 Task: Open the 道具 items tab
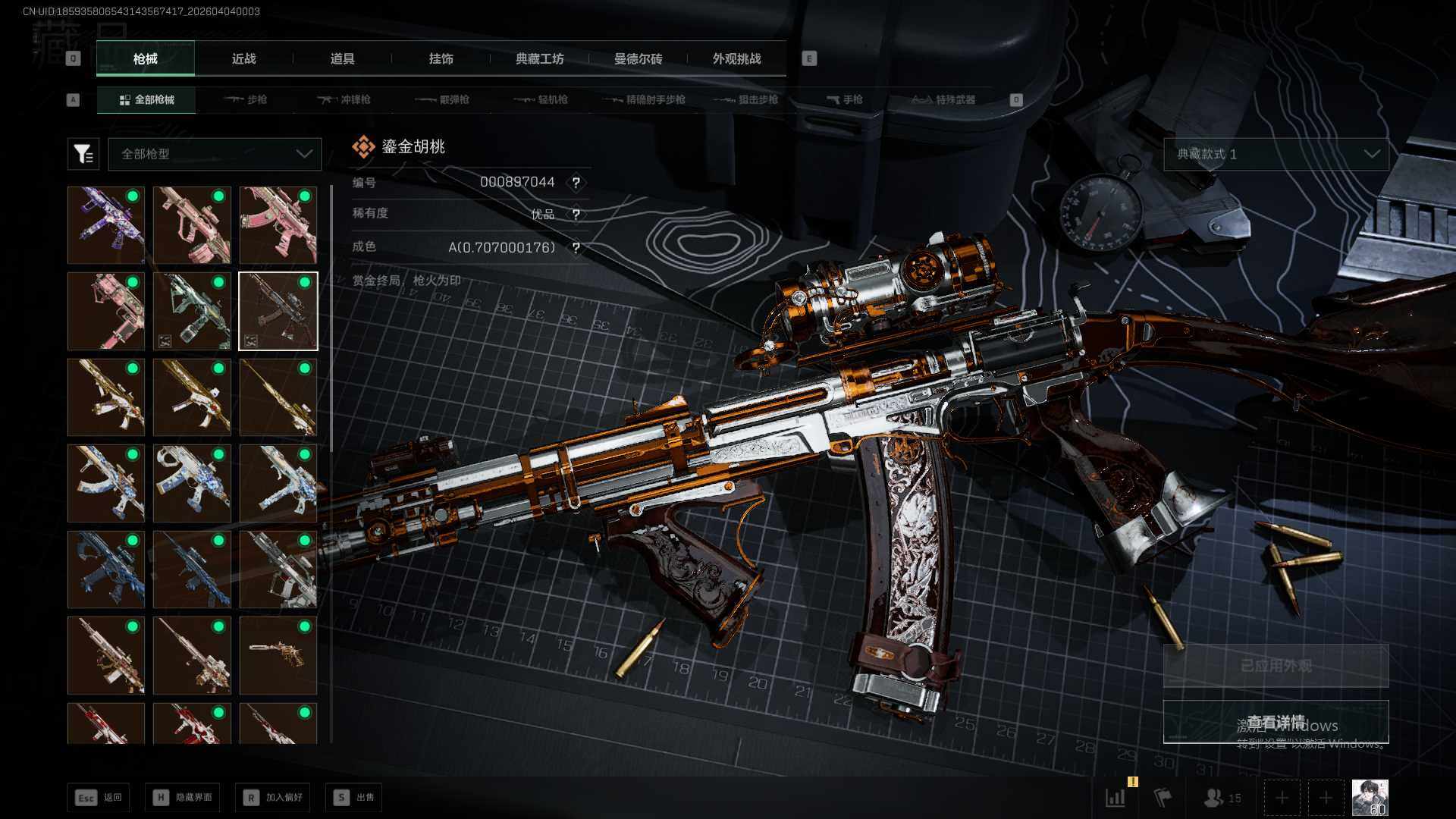coord(342,58)
